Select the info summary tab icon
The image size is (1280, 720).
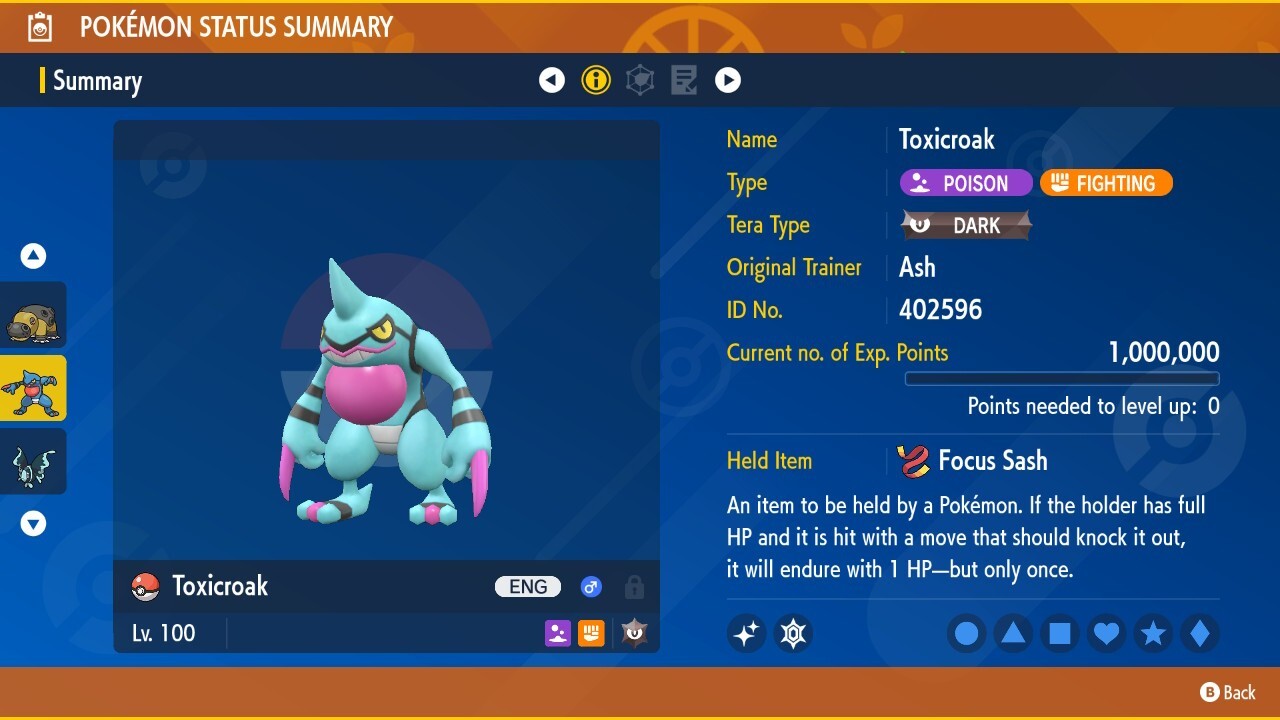tap(596, 80)
